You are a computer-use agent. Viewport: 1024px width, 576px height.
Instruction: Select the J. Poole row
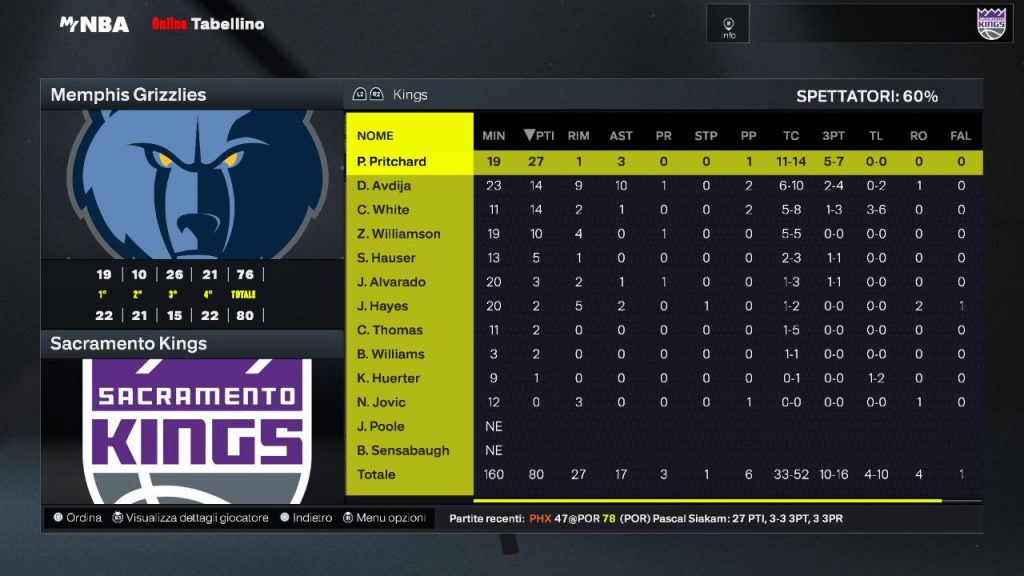click(381, 426)
